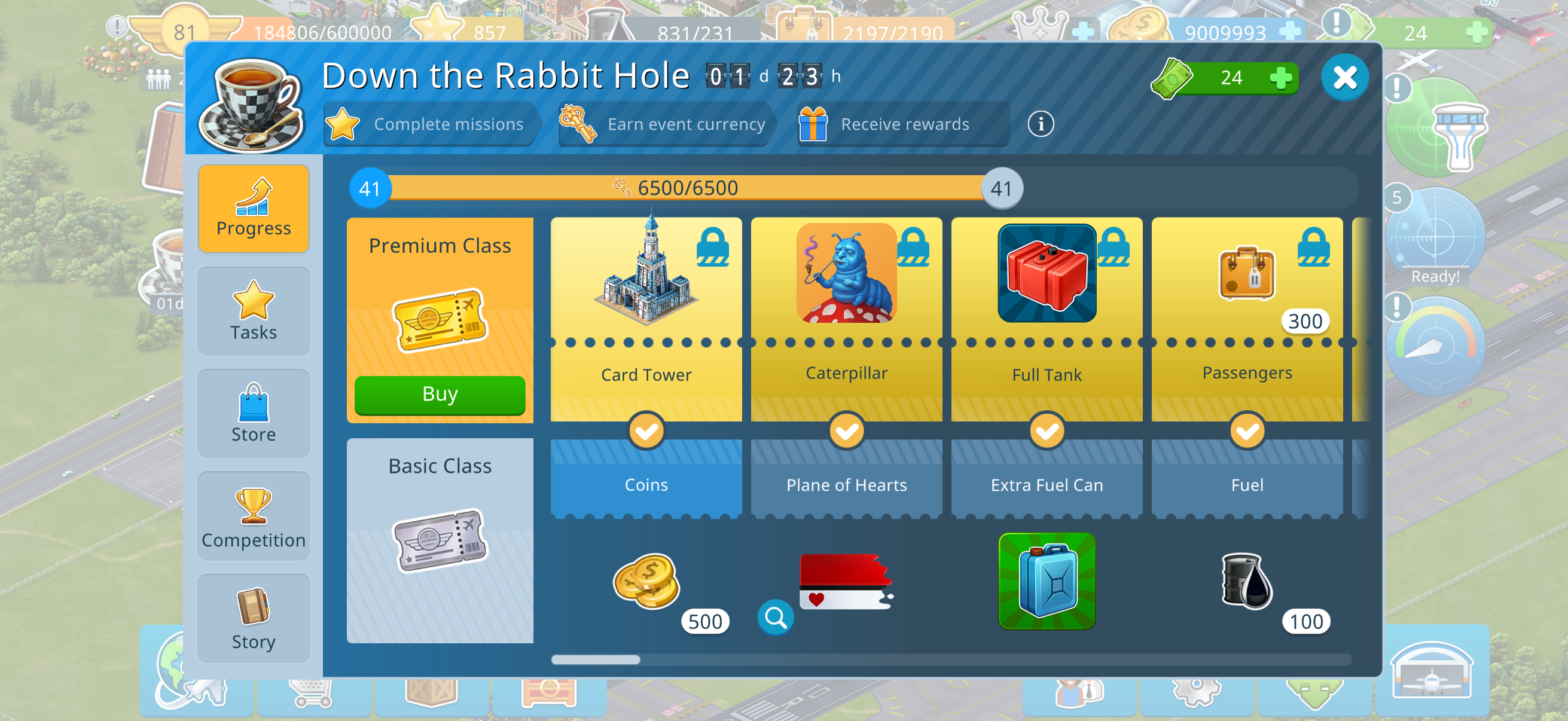Screen dimensions: 1568x721
Task: Buy the Premium Class pass
Action: tap(440, 395)
